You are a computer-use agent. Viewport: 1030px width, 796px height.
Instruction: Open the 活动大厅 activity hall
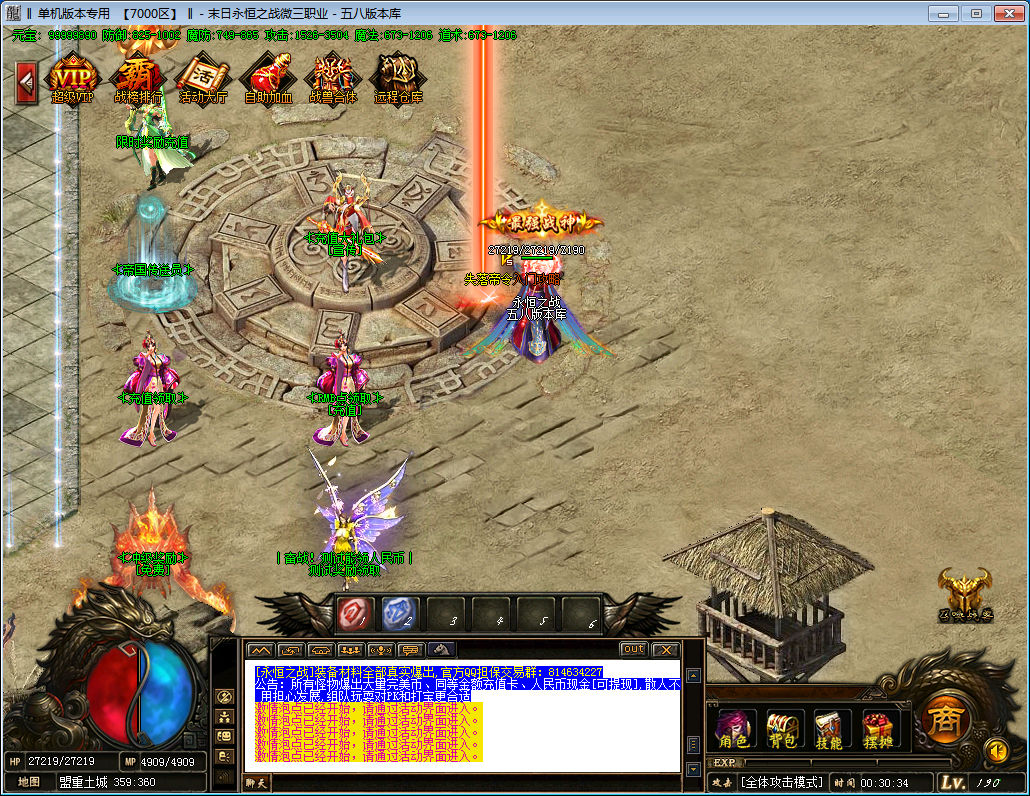point(203,78)
